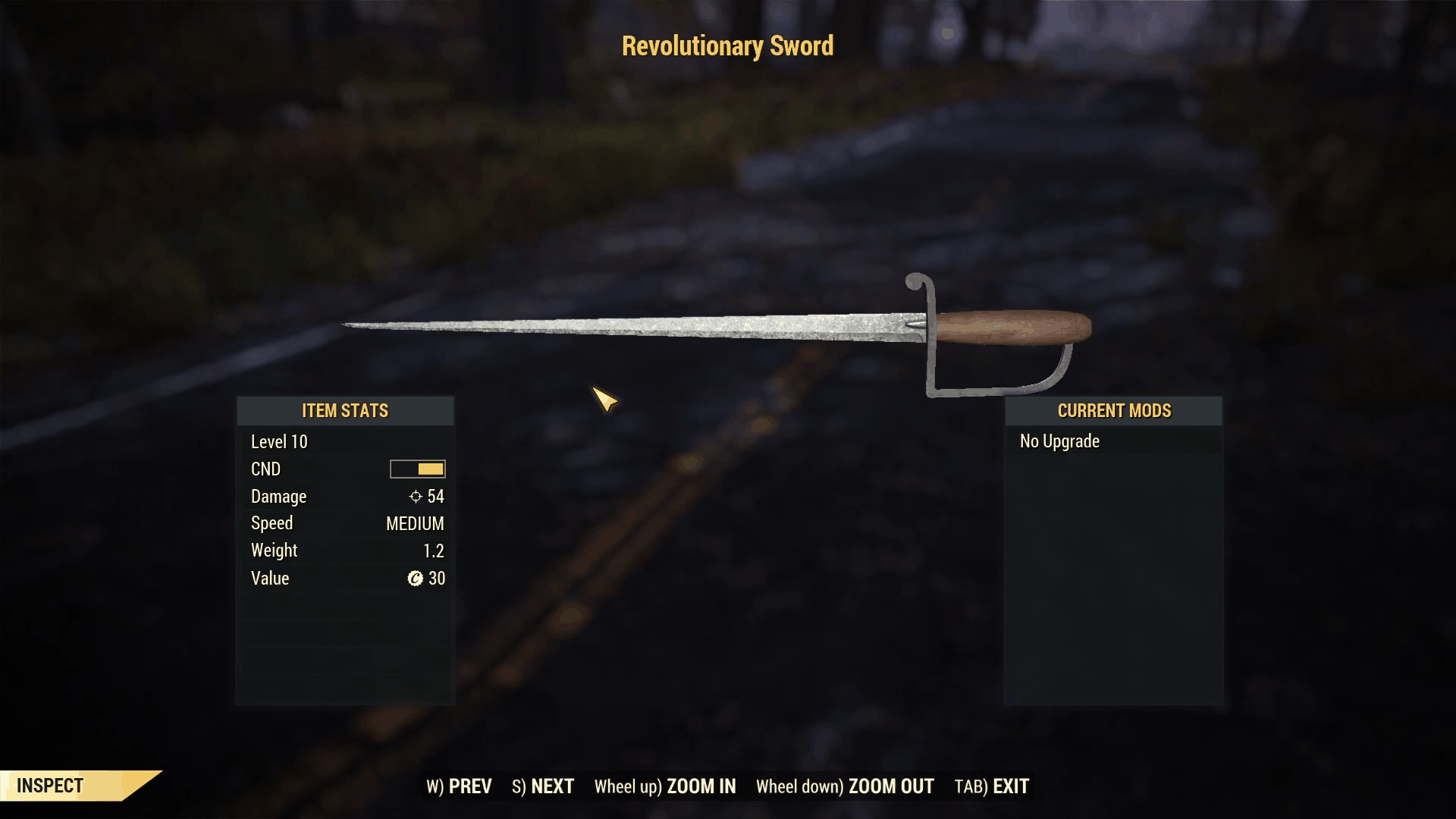Screen dimensions: 1456x819
Task: Select the Revolutionary Sword title text
Action: coord(727,45)
